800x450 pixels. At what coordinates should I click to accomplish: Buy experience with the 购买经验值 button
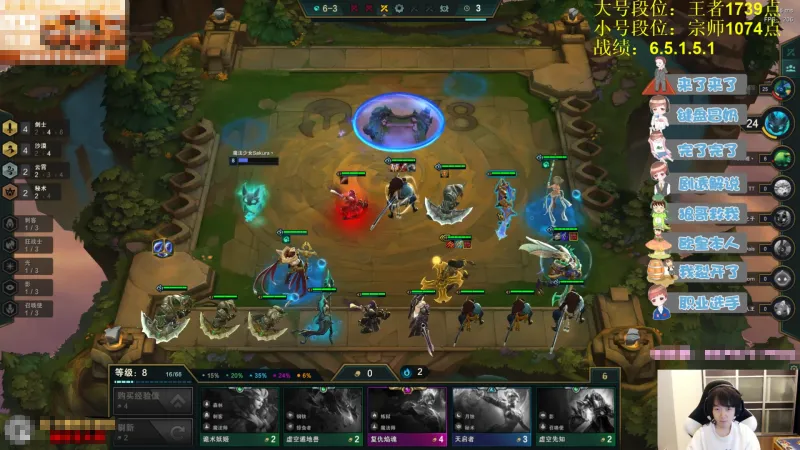pyautogui.click(x=151, y=401)
